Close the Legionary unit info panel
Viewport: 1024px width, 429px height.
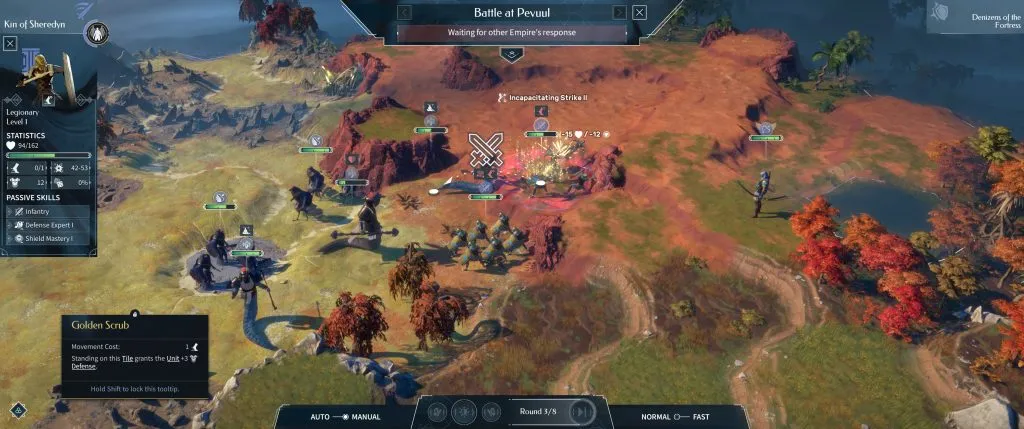pos(10,43)
